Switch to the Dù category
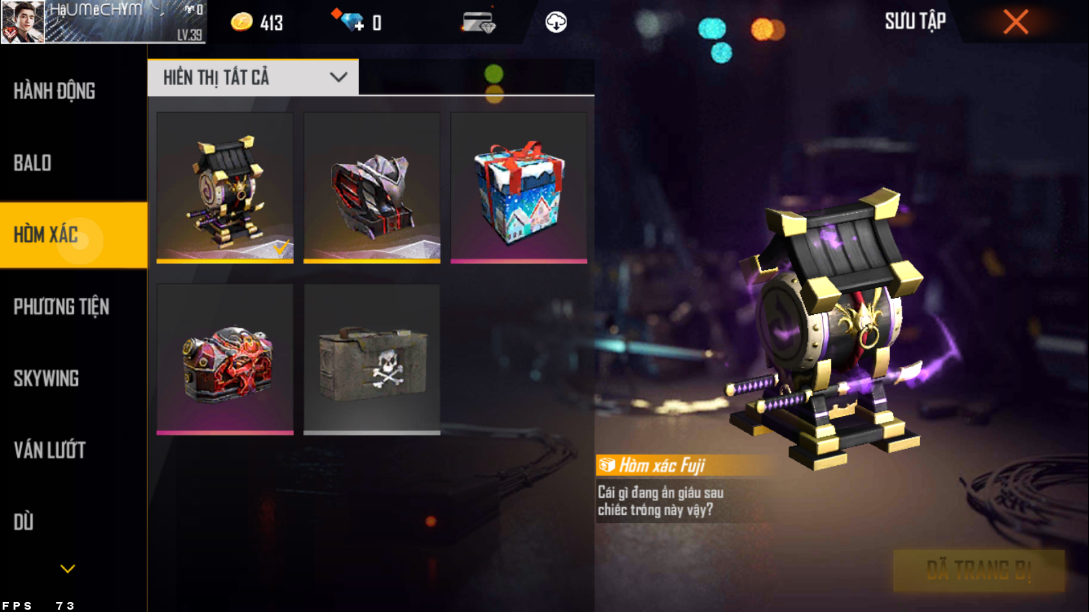The height and width of the screenshot is (612, 1089). pos(24,522)
